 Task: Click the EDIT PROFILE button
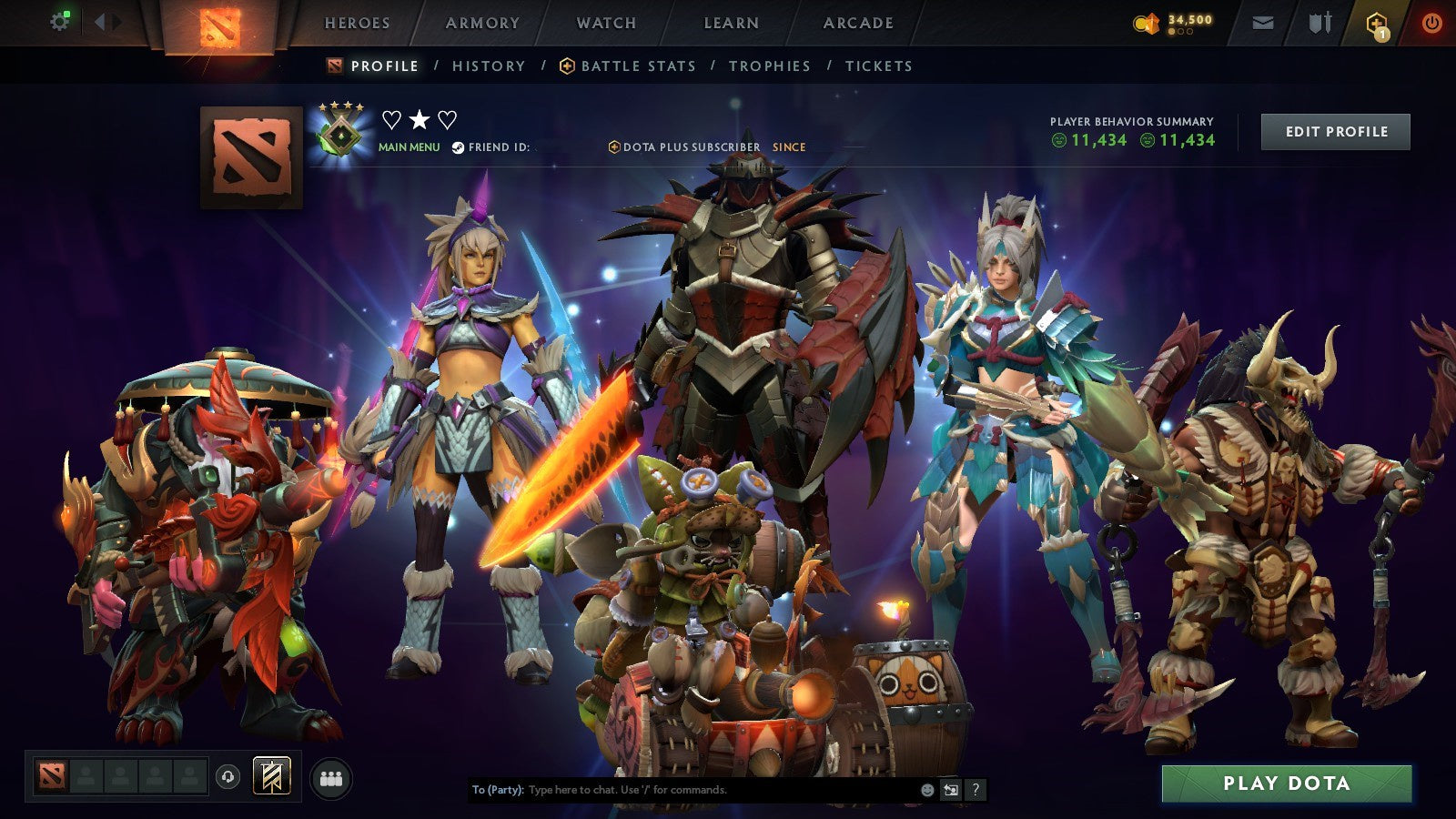click(x=1334, y=131)
